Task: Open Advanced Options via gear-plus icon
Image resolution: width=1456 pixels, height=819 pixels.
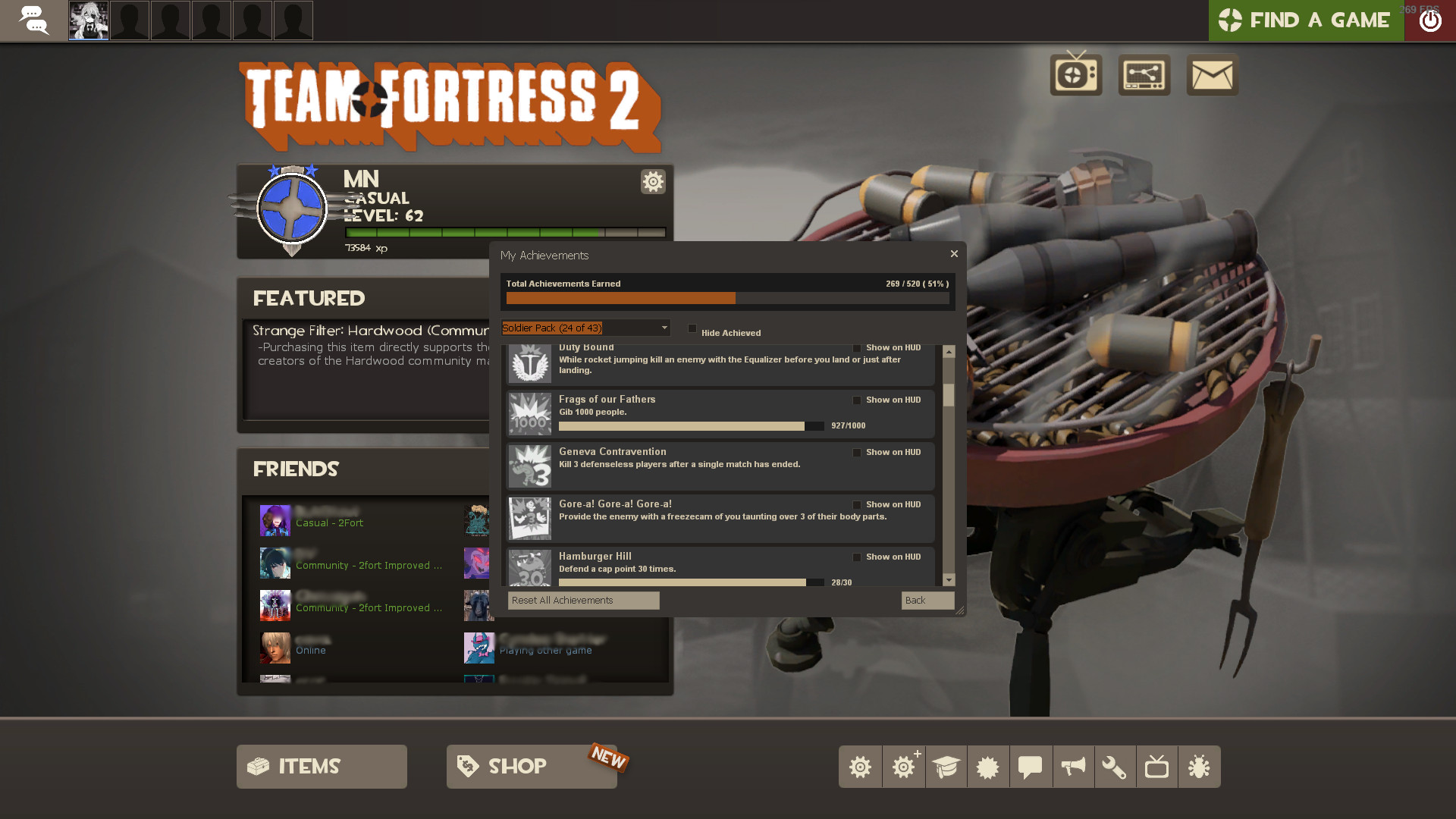Action: (x=903, y=767)
